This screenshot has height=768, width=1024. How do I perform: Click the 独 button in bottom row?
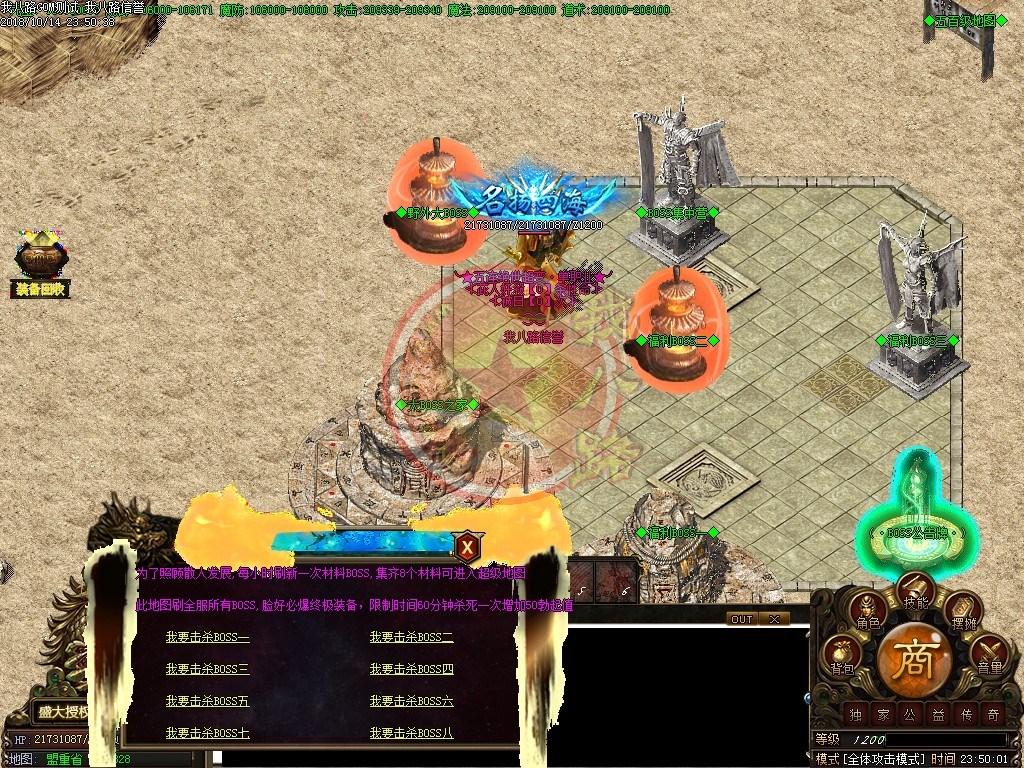[x=854, y=714]
